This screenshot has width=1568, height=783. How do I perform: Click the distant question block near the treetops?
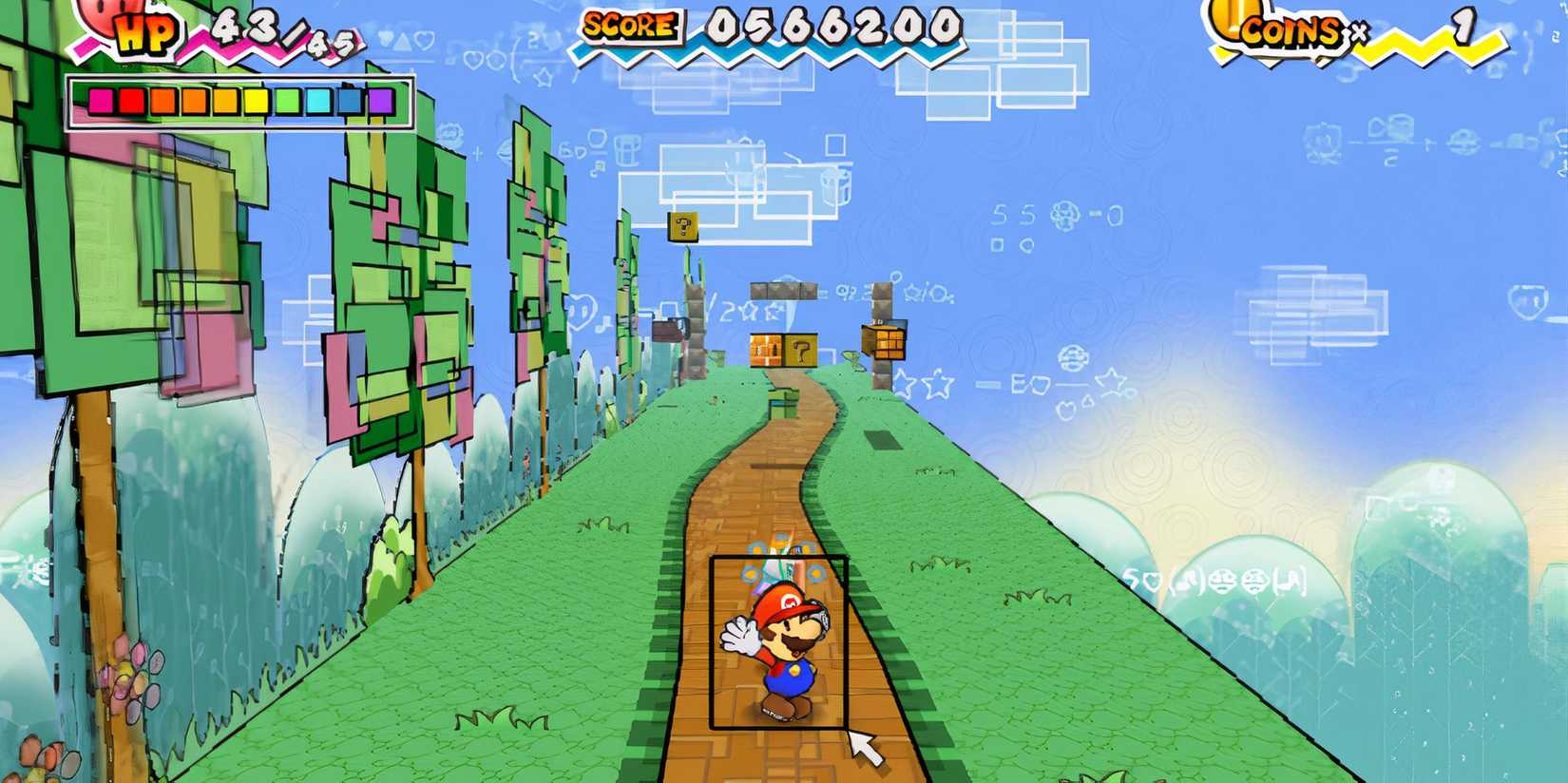(x=682, y=228)
